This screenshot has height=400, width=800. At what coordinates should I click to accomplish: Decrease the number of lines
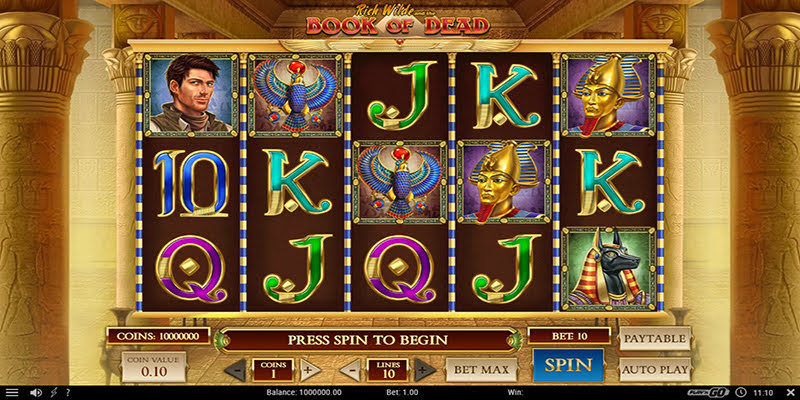349,369
